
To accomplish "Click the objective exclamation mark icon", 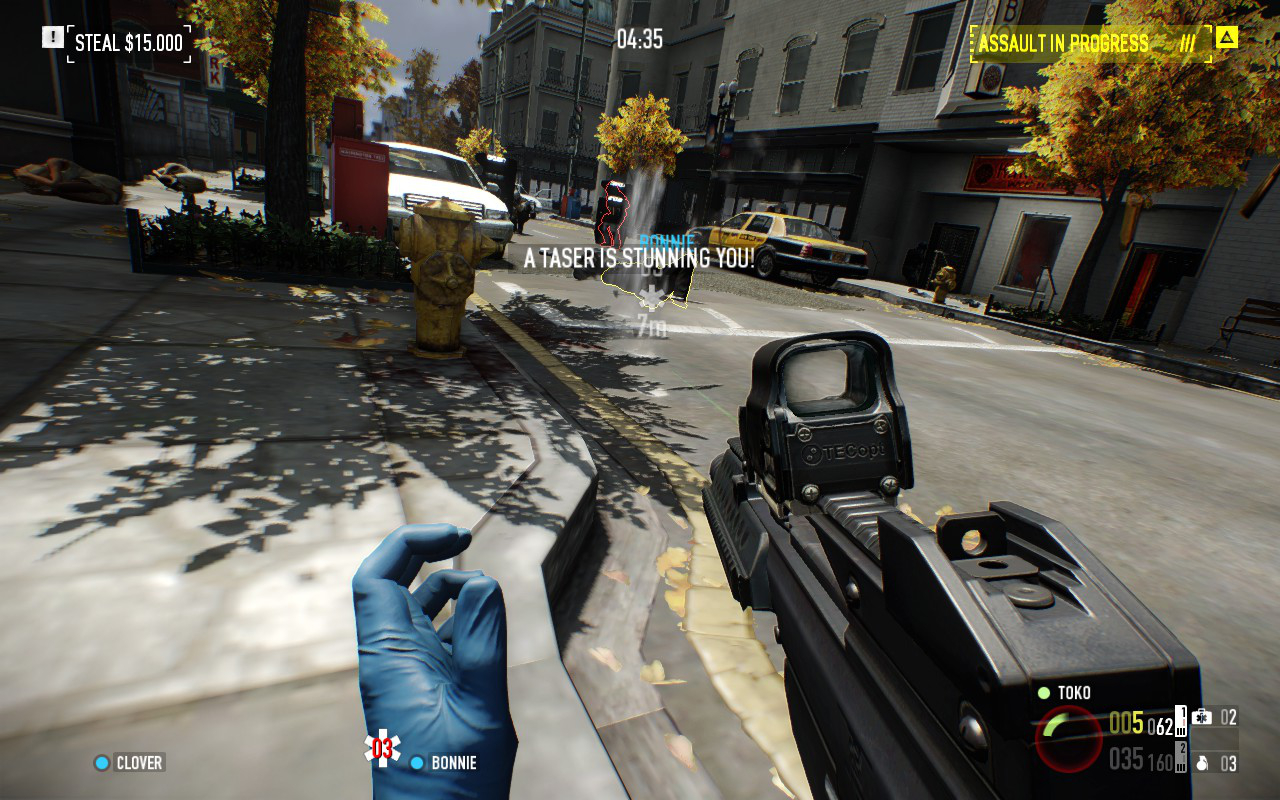I will [52, 38].
